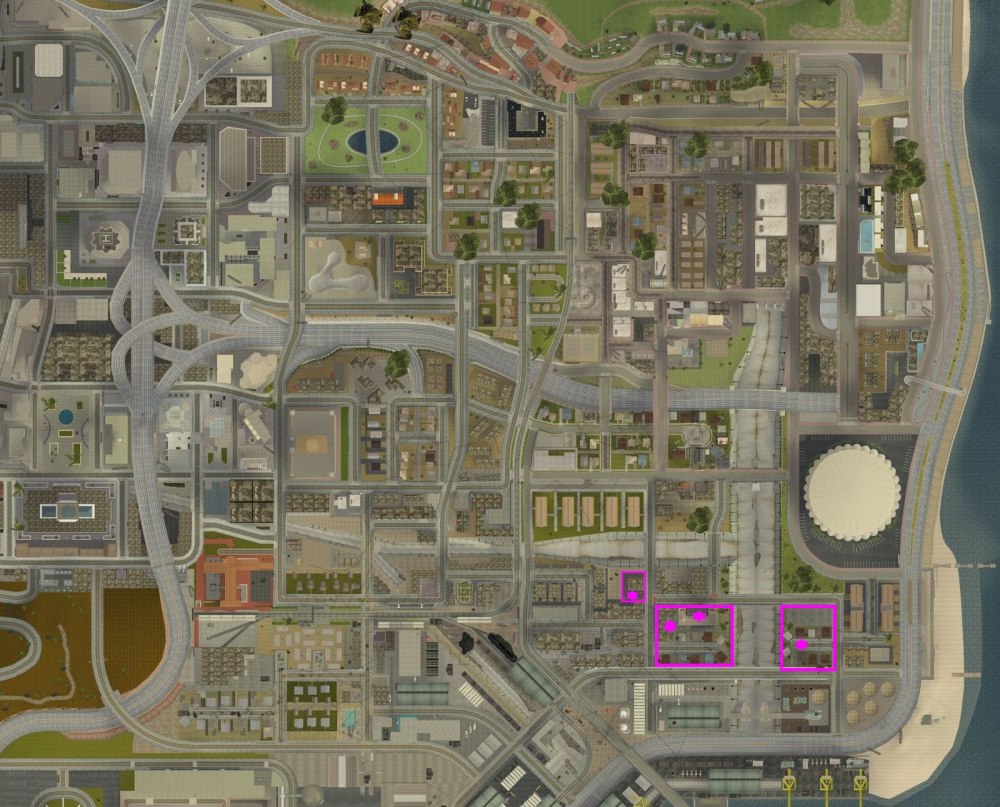Viewport: 1000px width, 807px height.
Task: Select the magenta marker inside the smallest magenta box
Action: click(x=632, y=596)
